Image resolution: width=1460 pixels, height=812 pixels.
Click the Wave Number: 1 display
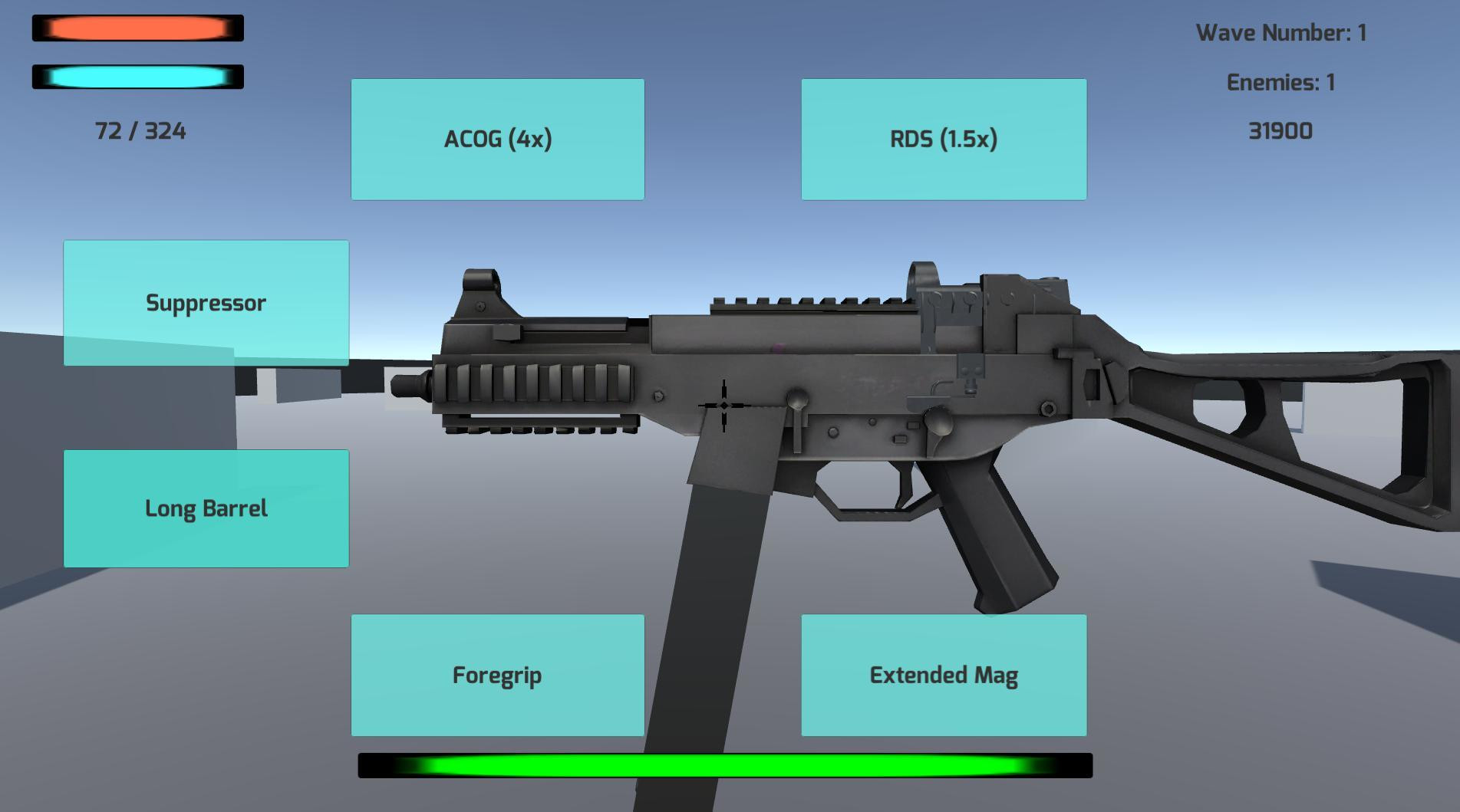pyautogui.click(x=1283, y=33)
